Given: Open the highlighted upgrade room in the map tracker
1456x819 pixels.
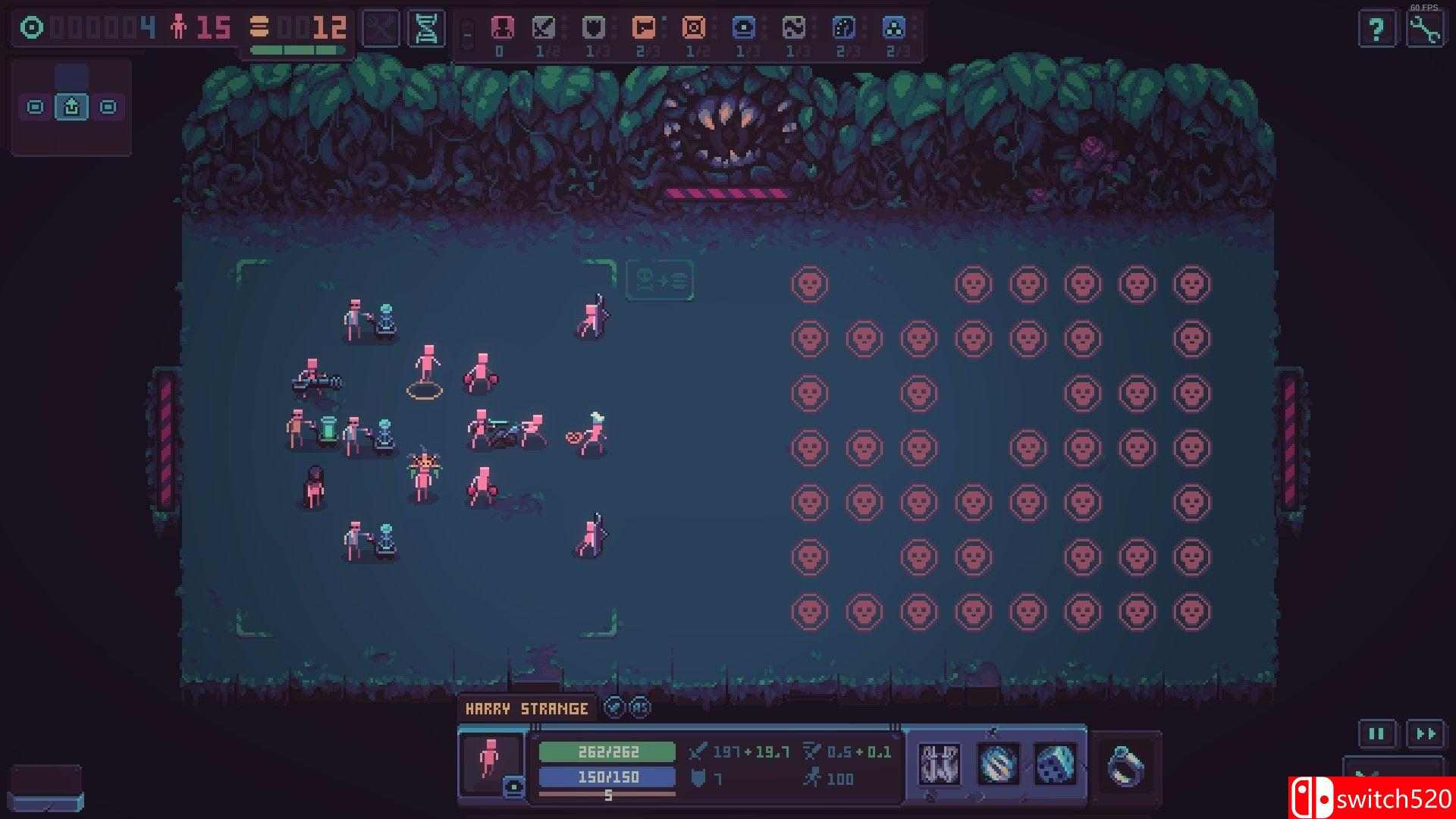Looking at the screenshot, I should [71, 107].
